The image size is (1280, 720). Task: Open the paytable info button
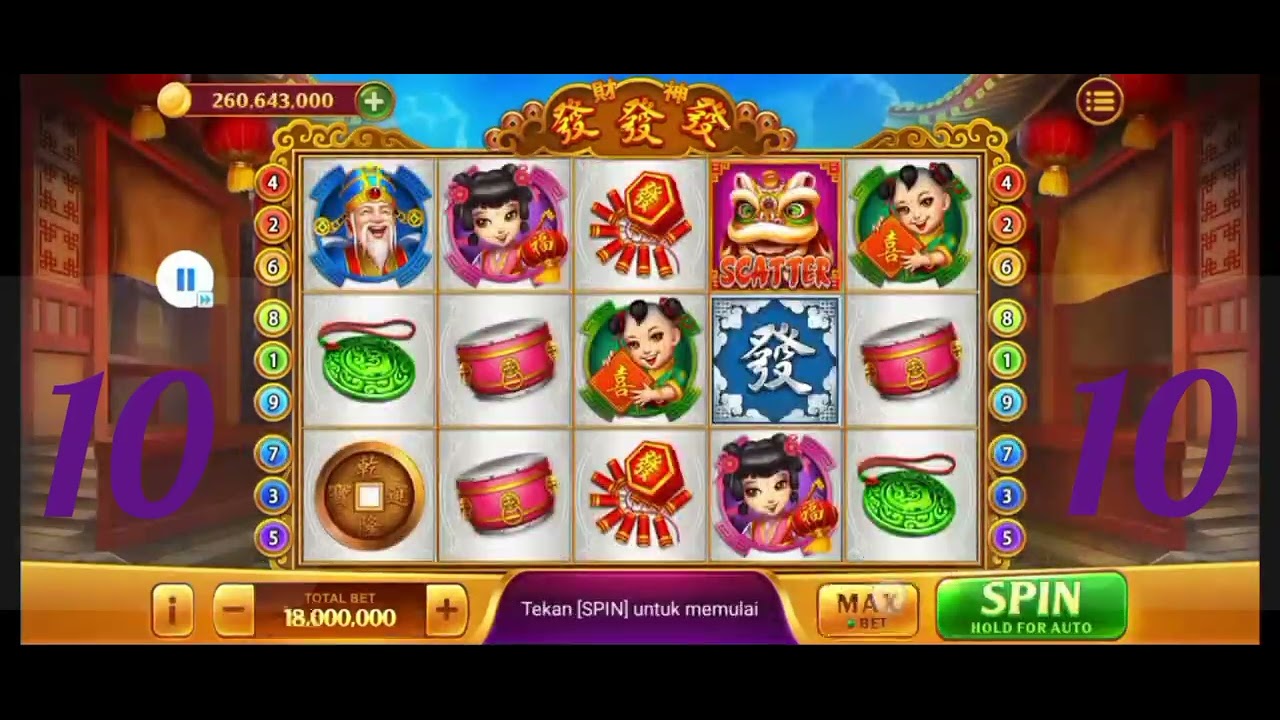pyautogui.click(x=172, y=609)
